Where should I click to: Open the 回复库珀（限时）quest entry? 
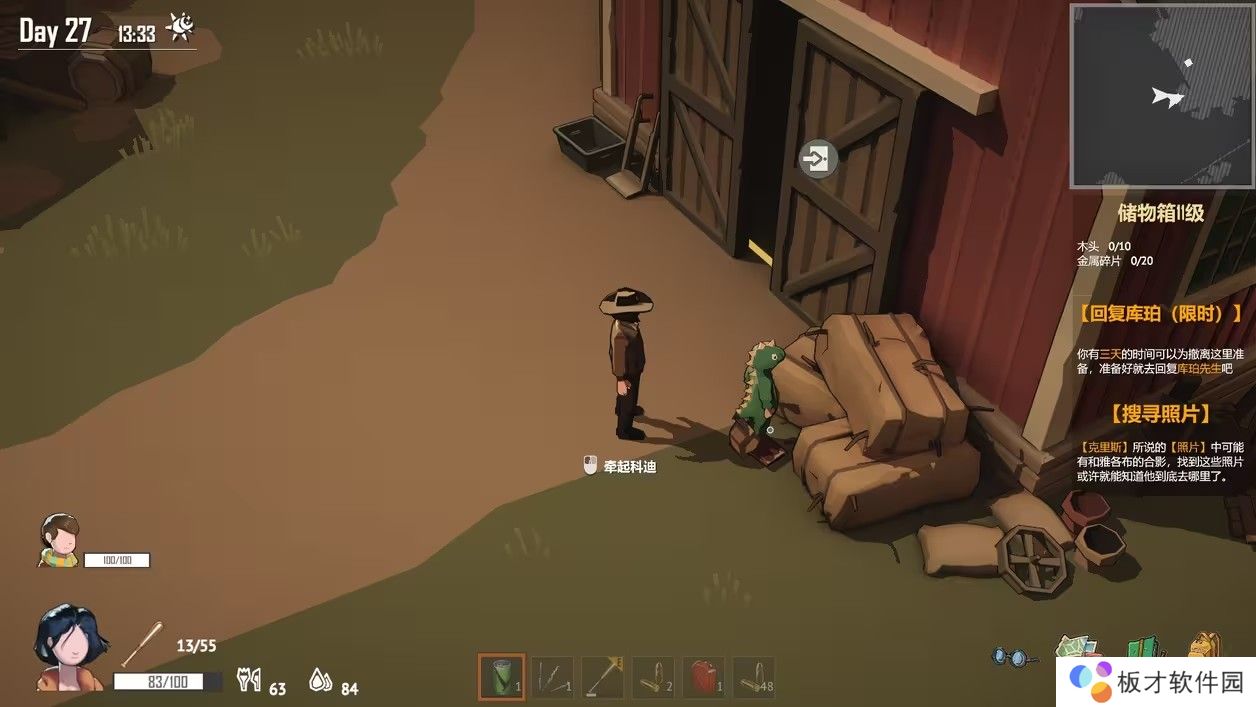[1160, 314]
